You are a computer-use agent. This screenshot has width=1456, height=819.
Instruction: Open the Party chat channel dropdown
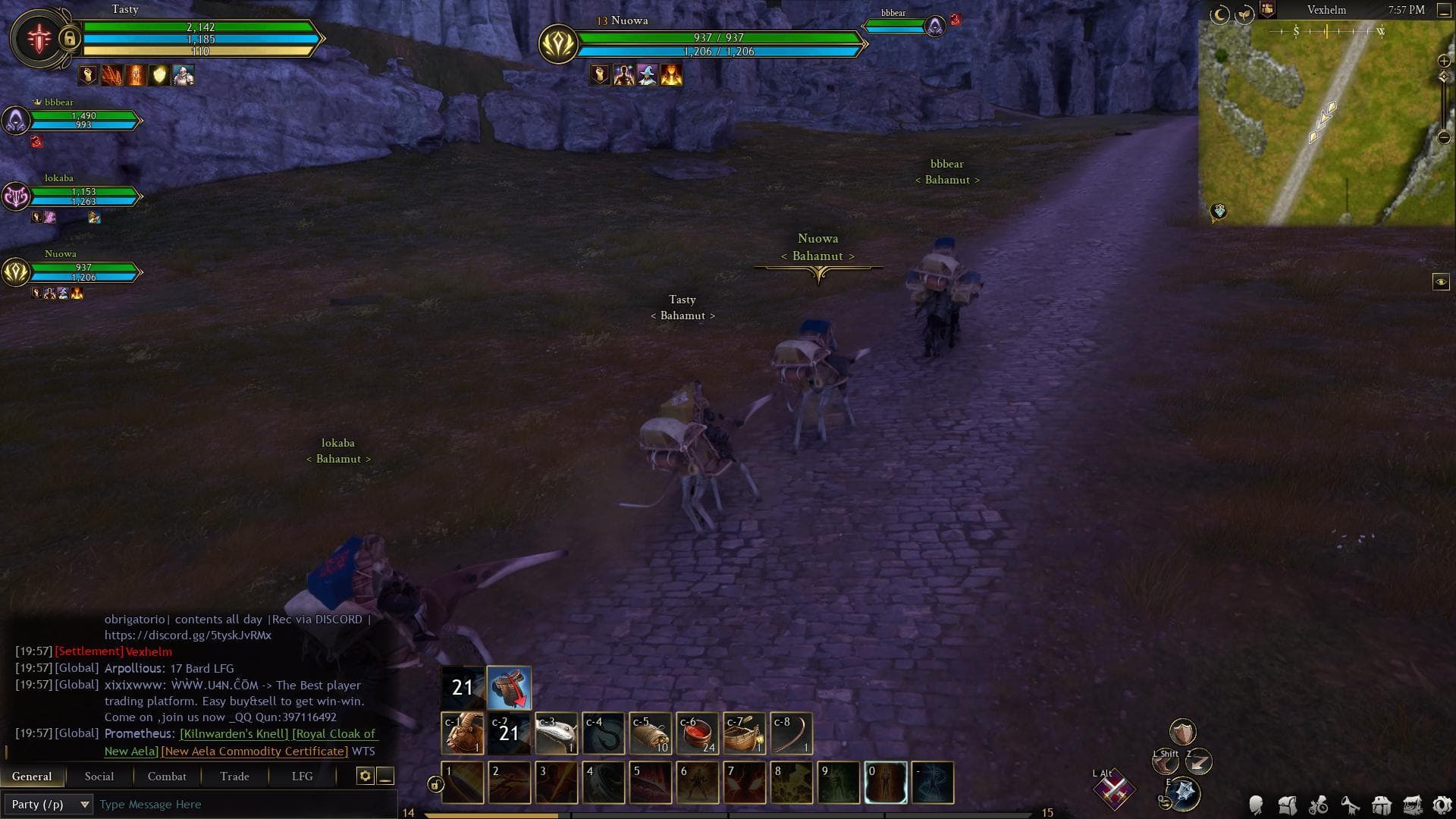50,805
